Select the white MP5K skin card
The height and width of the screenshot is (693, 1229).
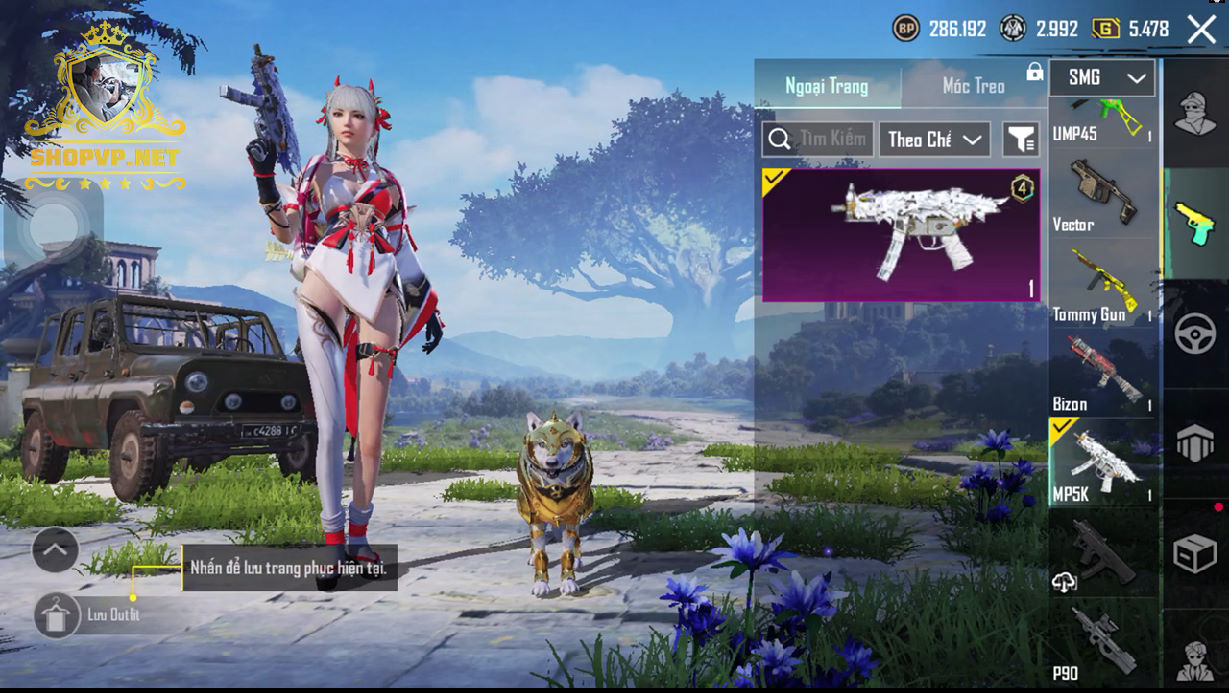pyautogui.click(x=901, y=235)
